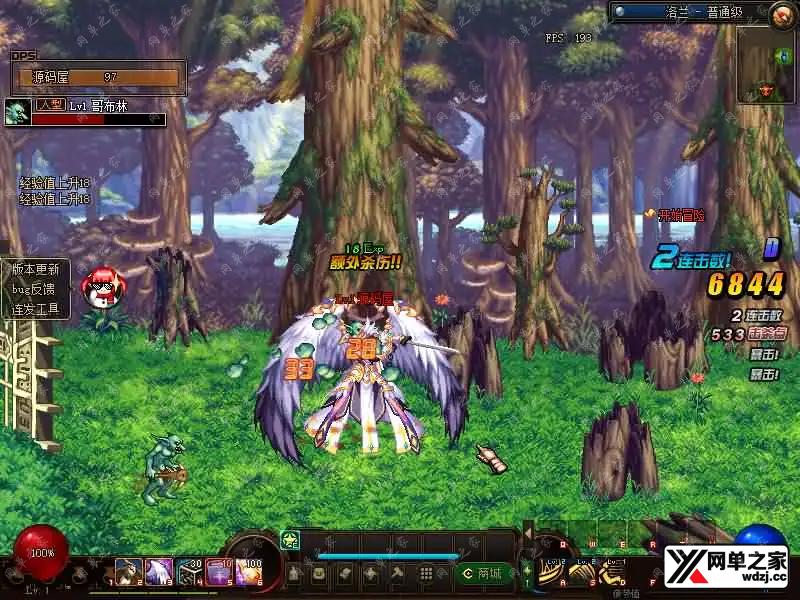800x600 pixels.
Task: Use the quick slot item showing 100
Action: pos(248,572)
